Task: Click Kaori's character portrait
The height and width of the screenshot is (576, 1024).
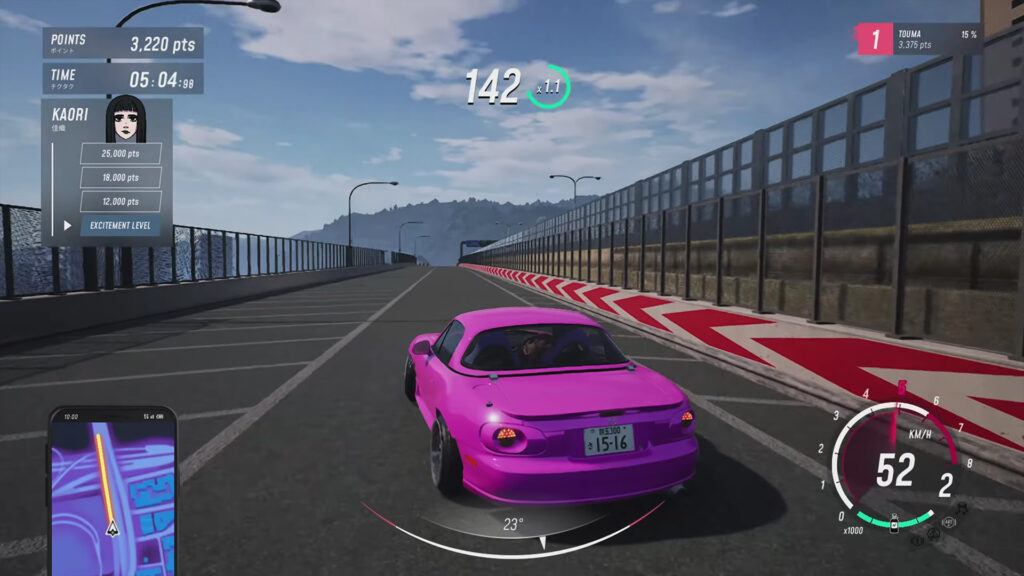Action: click(126, 119)
